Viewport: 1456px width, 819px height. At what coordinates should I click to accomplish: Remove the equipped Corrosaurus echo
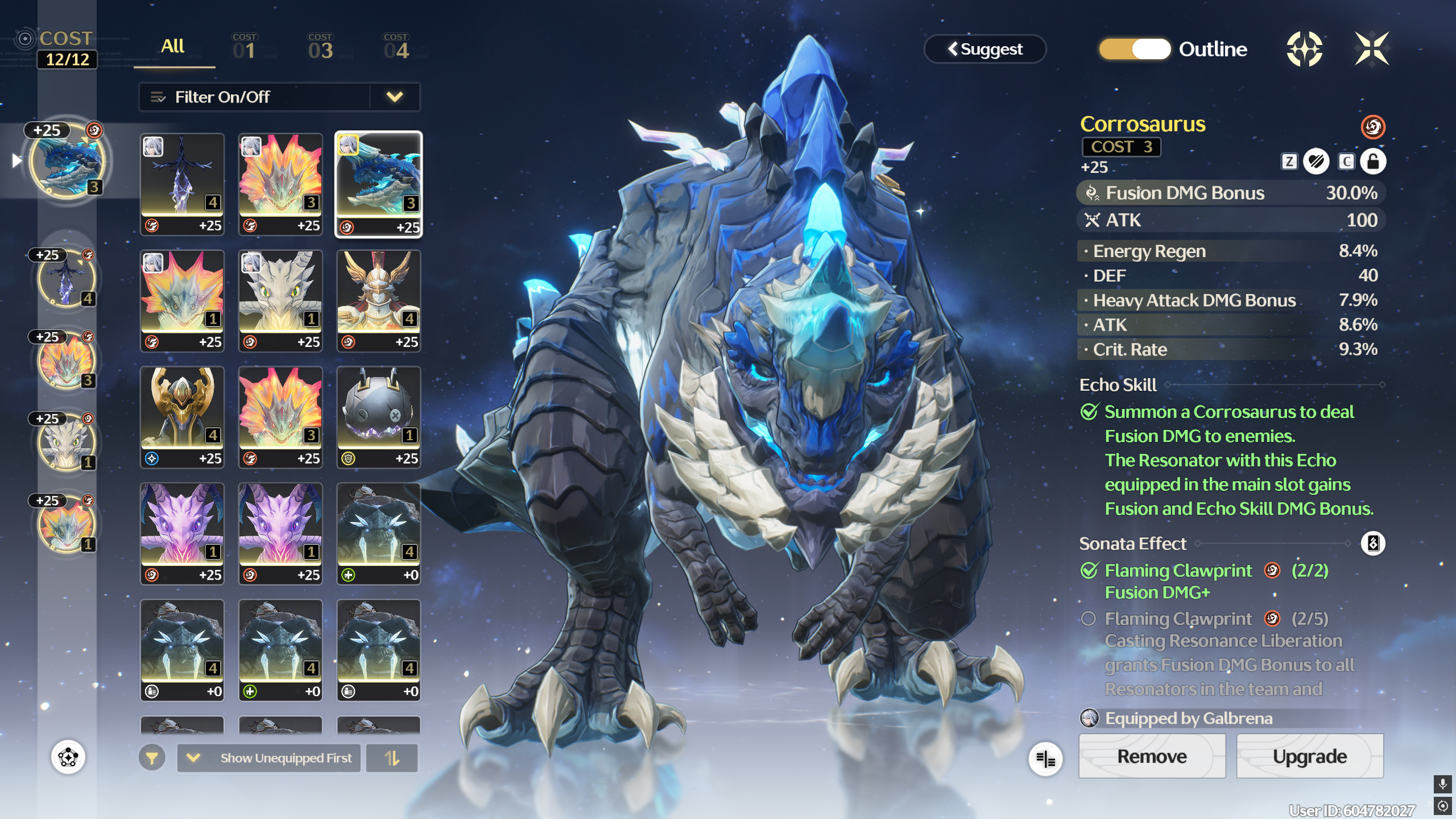(1152, 756)
